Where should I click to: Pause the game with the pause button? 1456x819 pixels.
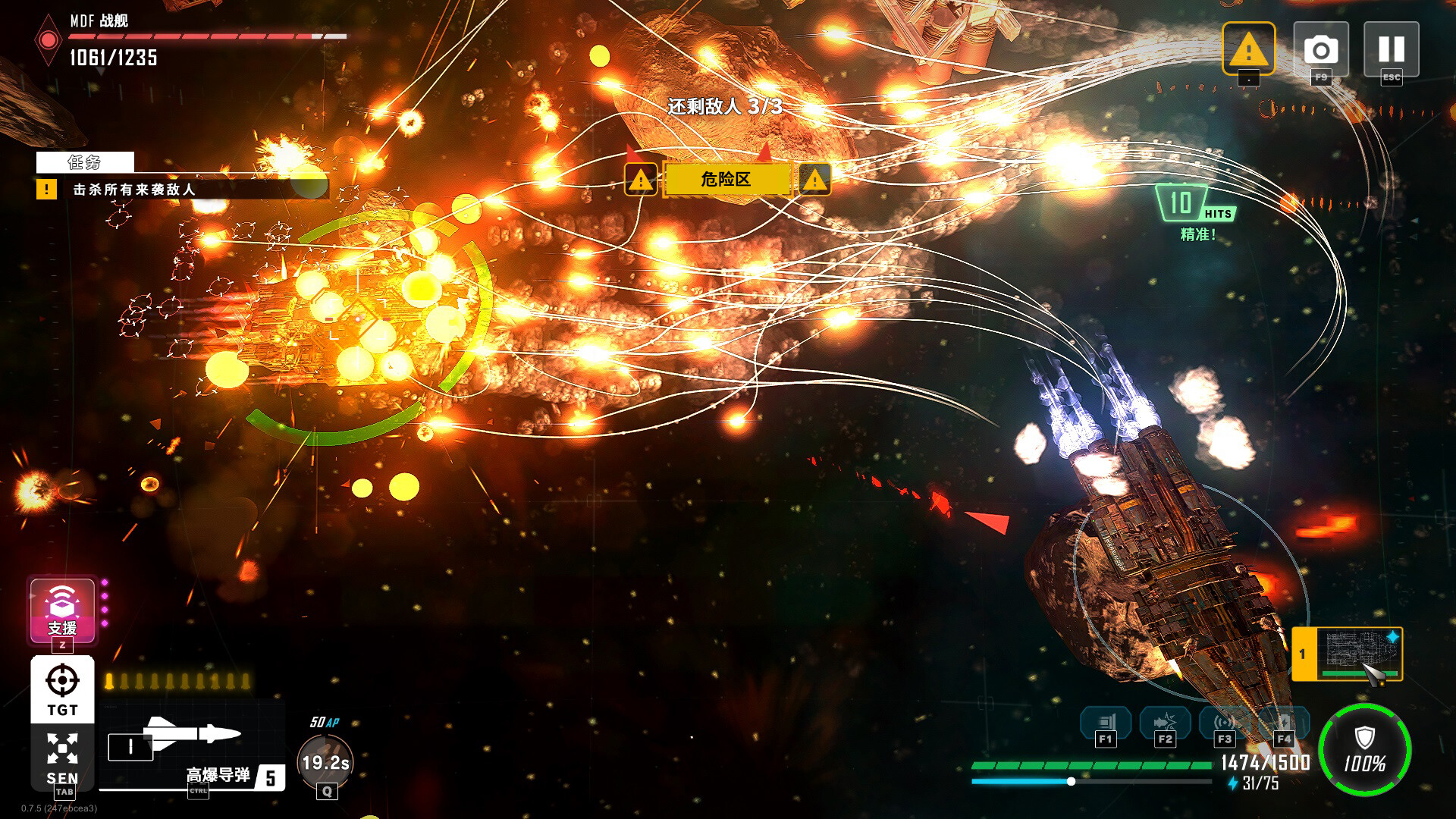point(1391,49)
